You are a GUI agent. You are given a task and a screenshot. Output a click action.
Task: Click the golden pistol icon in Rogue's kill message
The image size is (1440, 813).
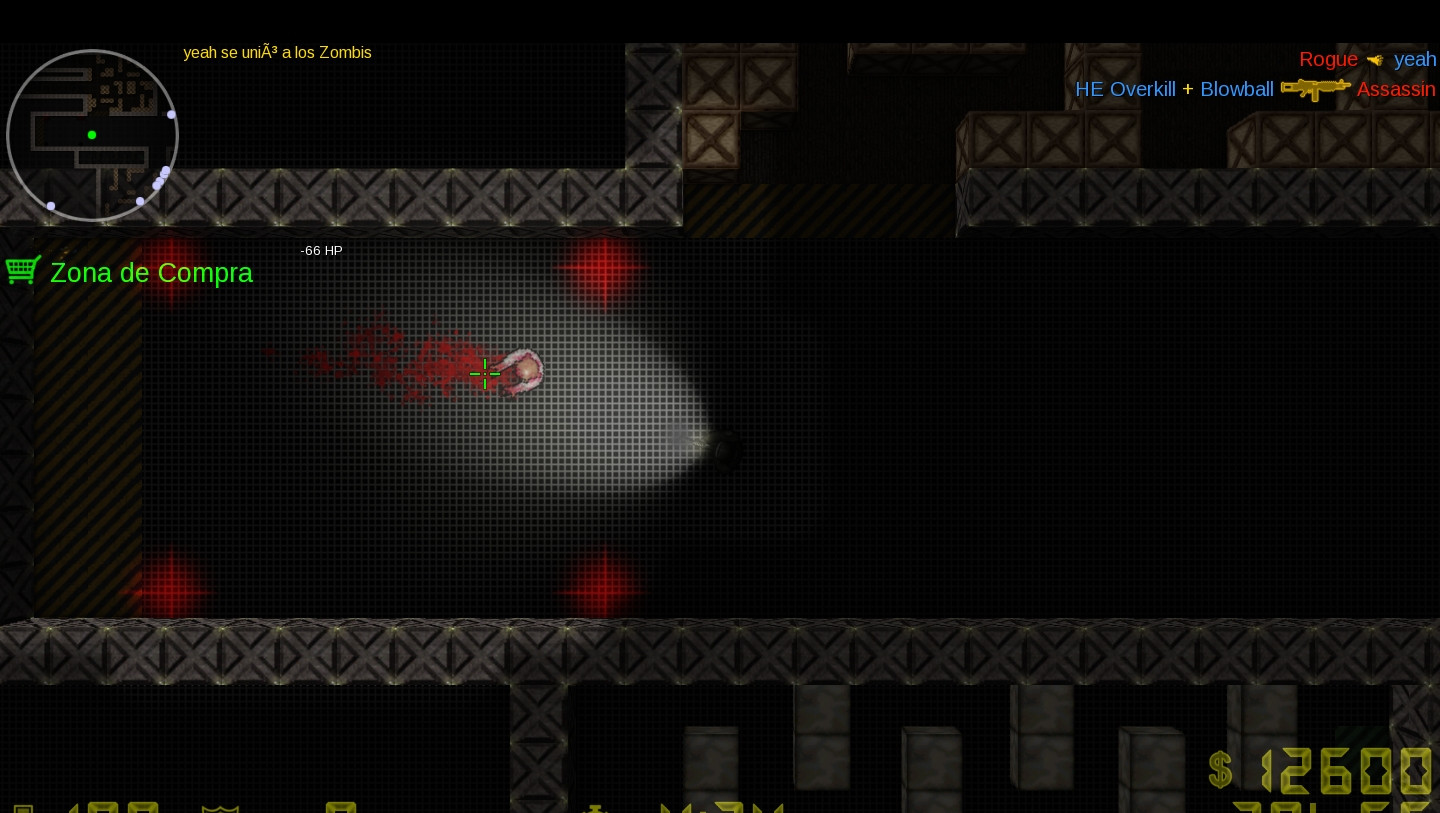(1374, 60)
